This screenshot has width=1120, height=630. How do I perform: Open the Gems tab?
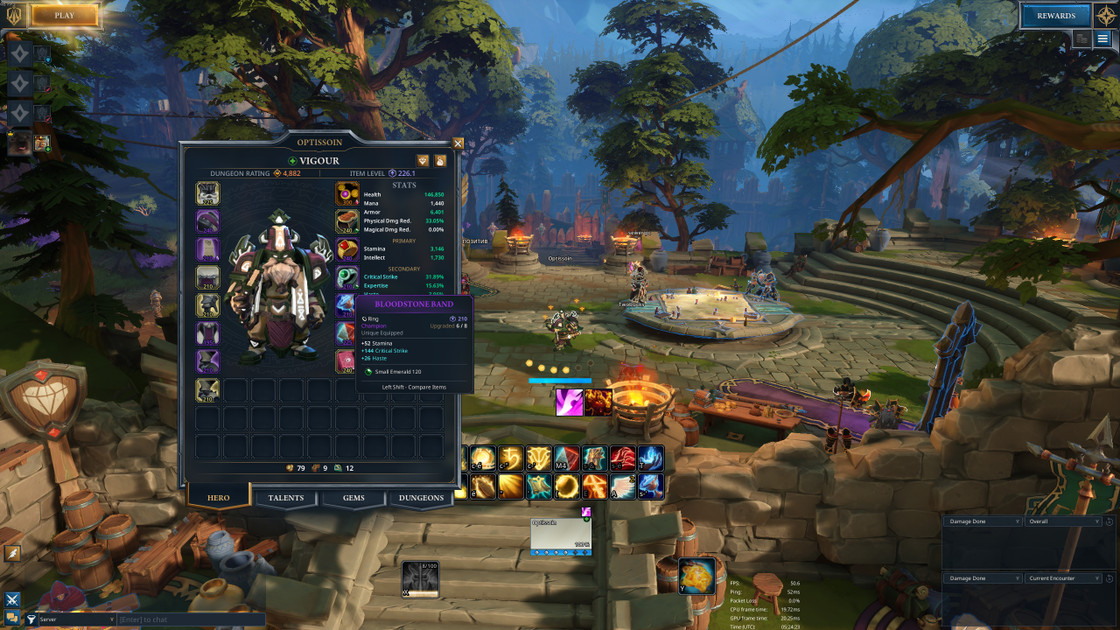[x=354, y=498]
